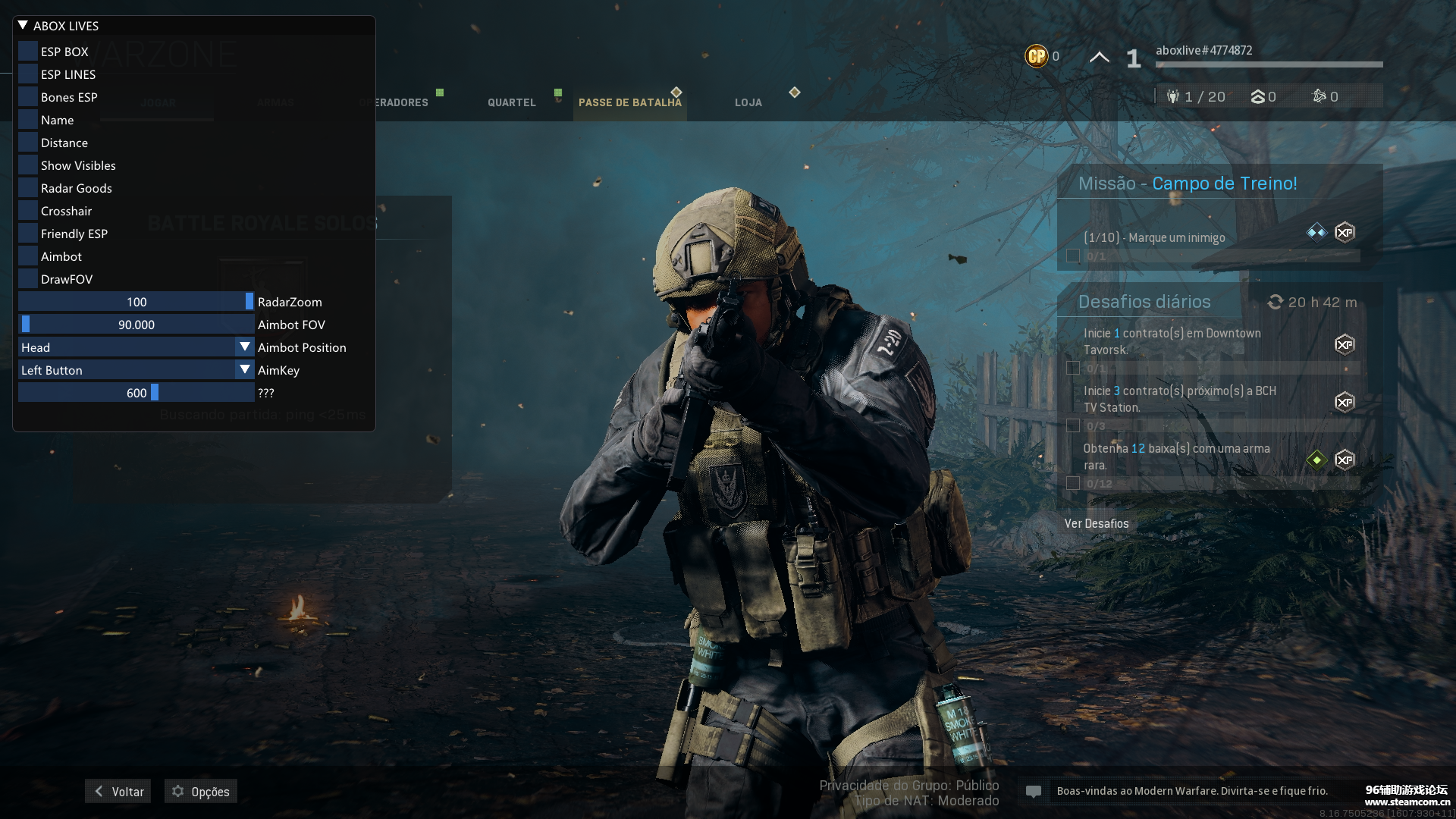Click the CP points coin icon

[x=1036, y=56]
